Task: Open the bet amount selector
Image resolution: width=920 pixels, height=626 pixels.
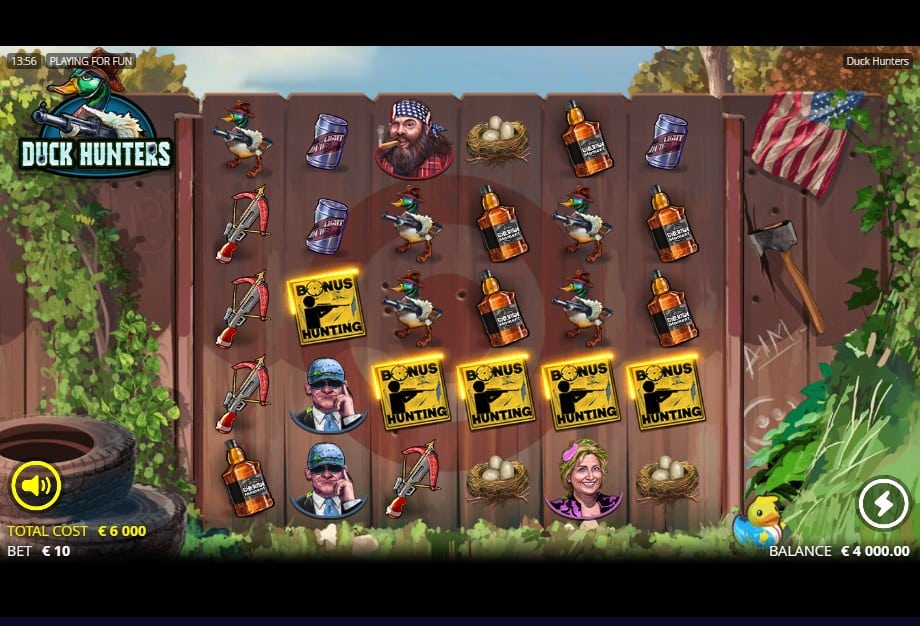Action: pyautogui.click(x=40, y=551)
